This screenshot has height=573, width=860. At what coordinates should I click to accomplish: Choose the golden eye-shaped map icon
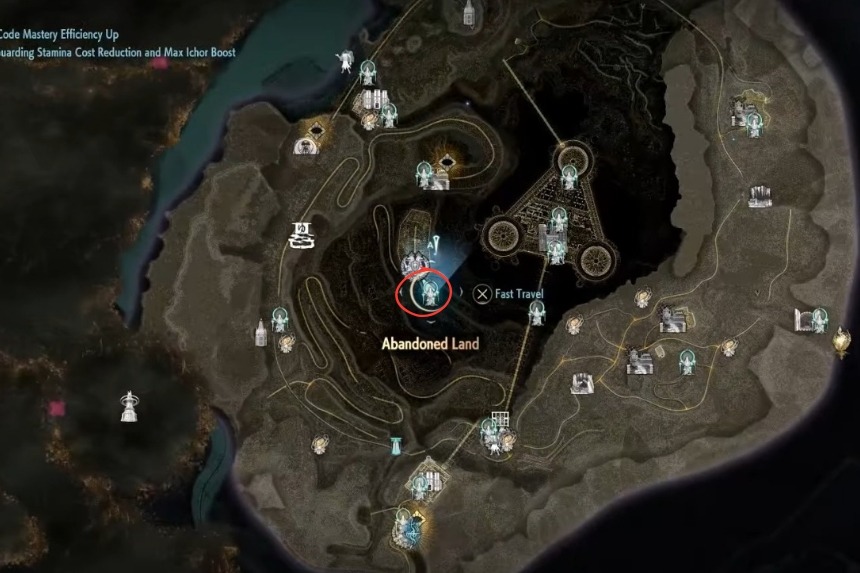point(318,130)
